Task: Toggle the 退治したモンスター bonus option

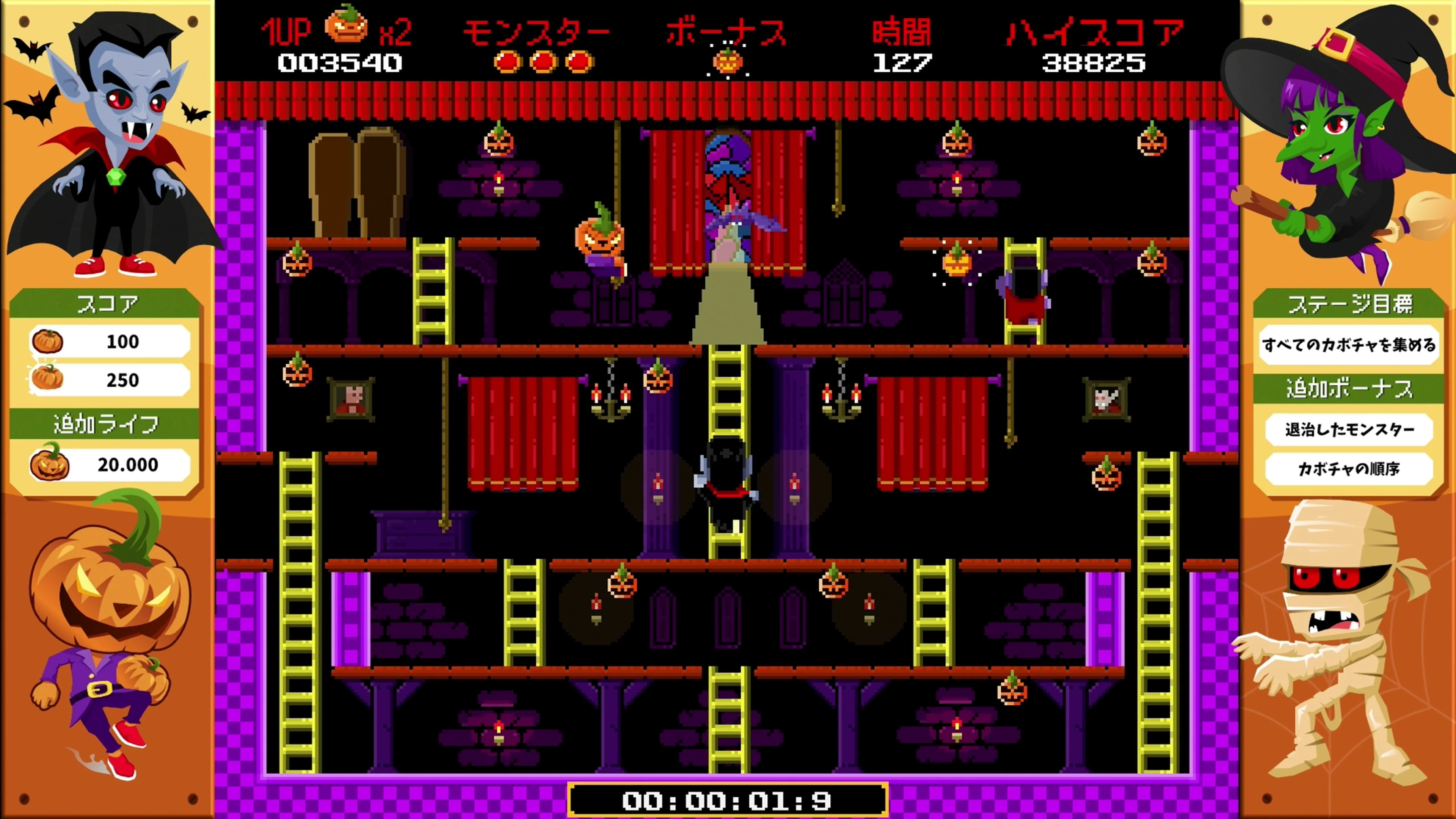Action: coord(1350,430)
